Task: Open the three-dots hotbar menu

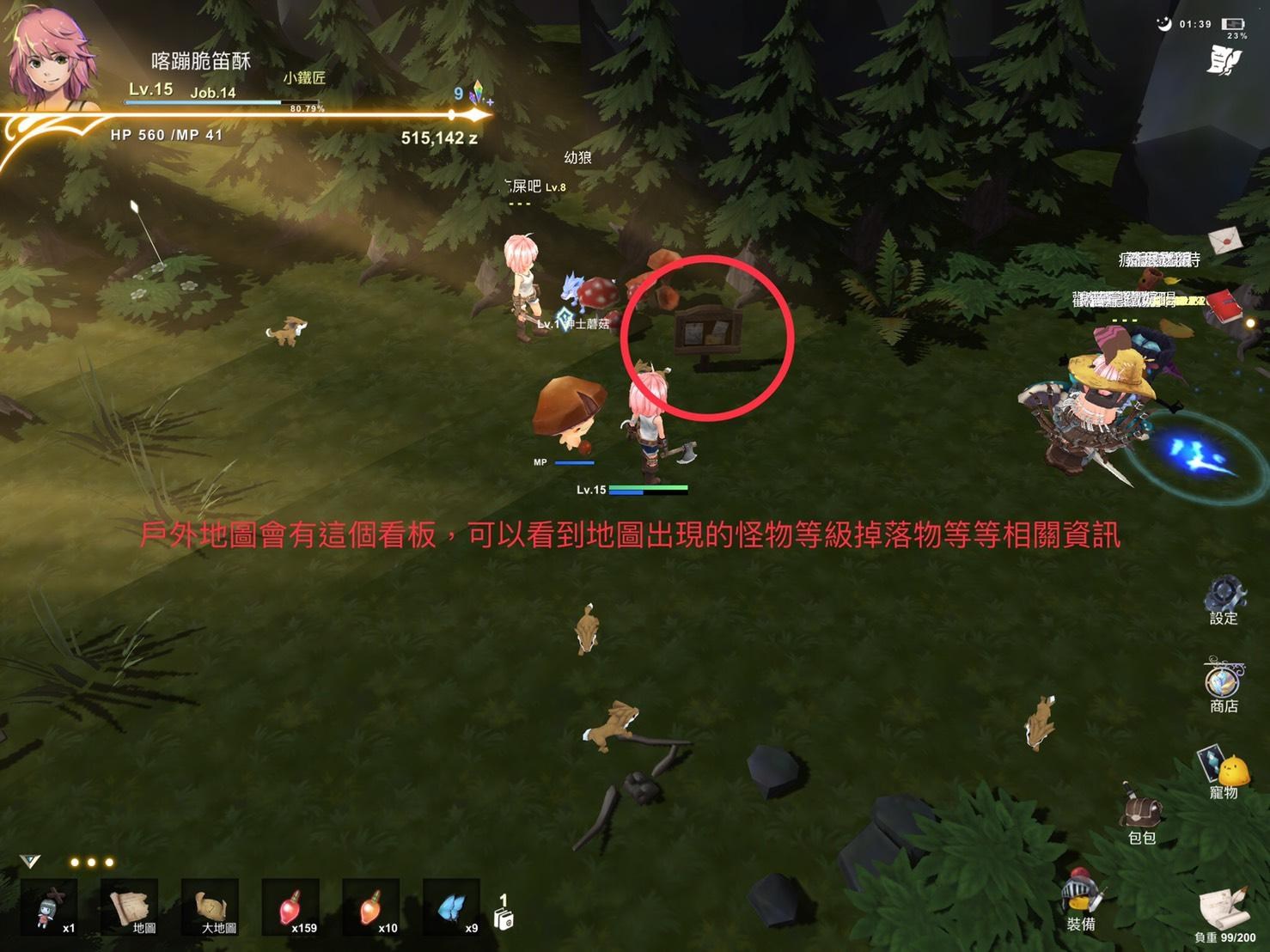Action: [91, 862]
